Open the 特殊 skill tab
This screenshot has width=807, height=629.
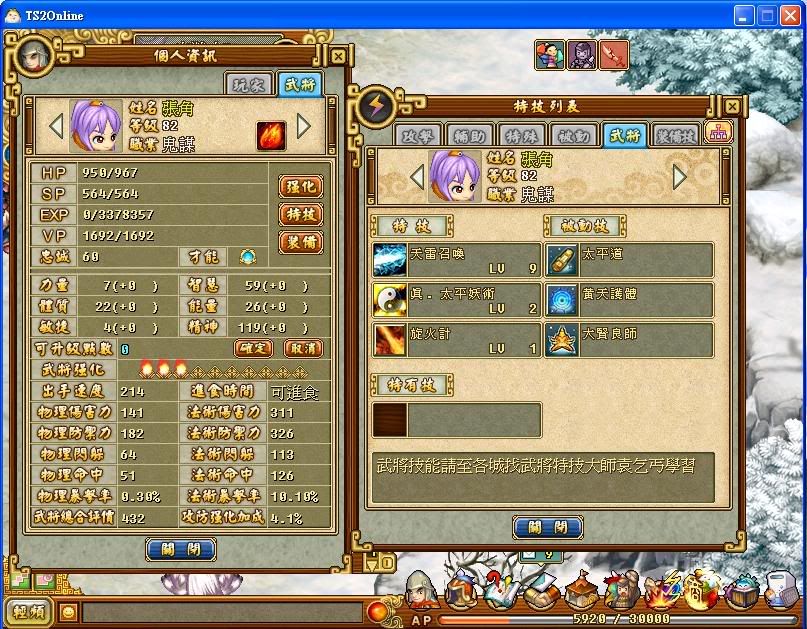[x=521, y=135]
